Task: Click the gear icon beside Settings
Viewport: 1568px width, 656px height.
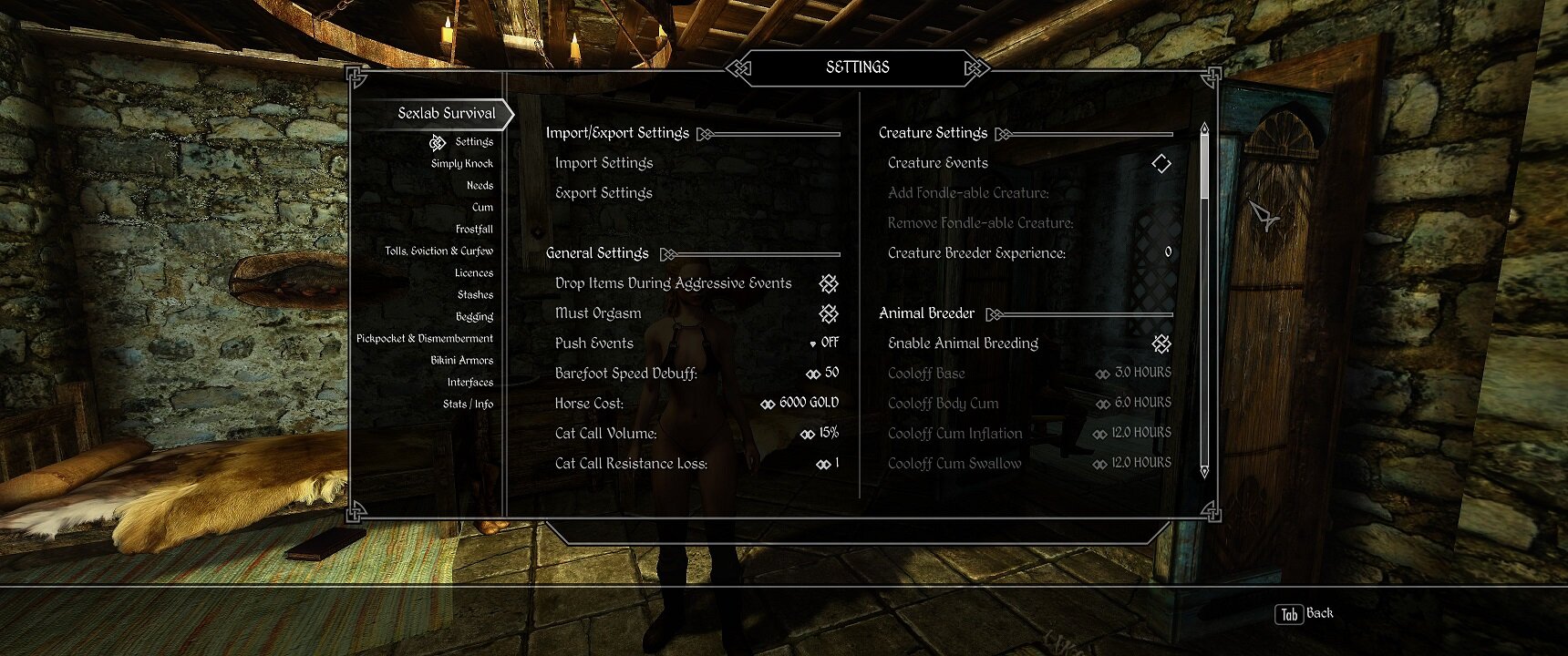Action: 436,142
